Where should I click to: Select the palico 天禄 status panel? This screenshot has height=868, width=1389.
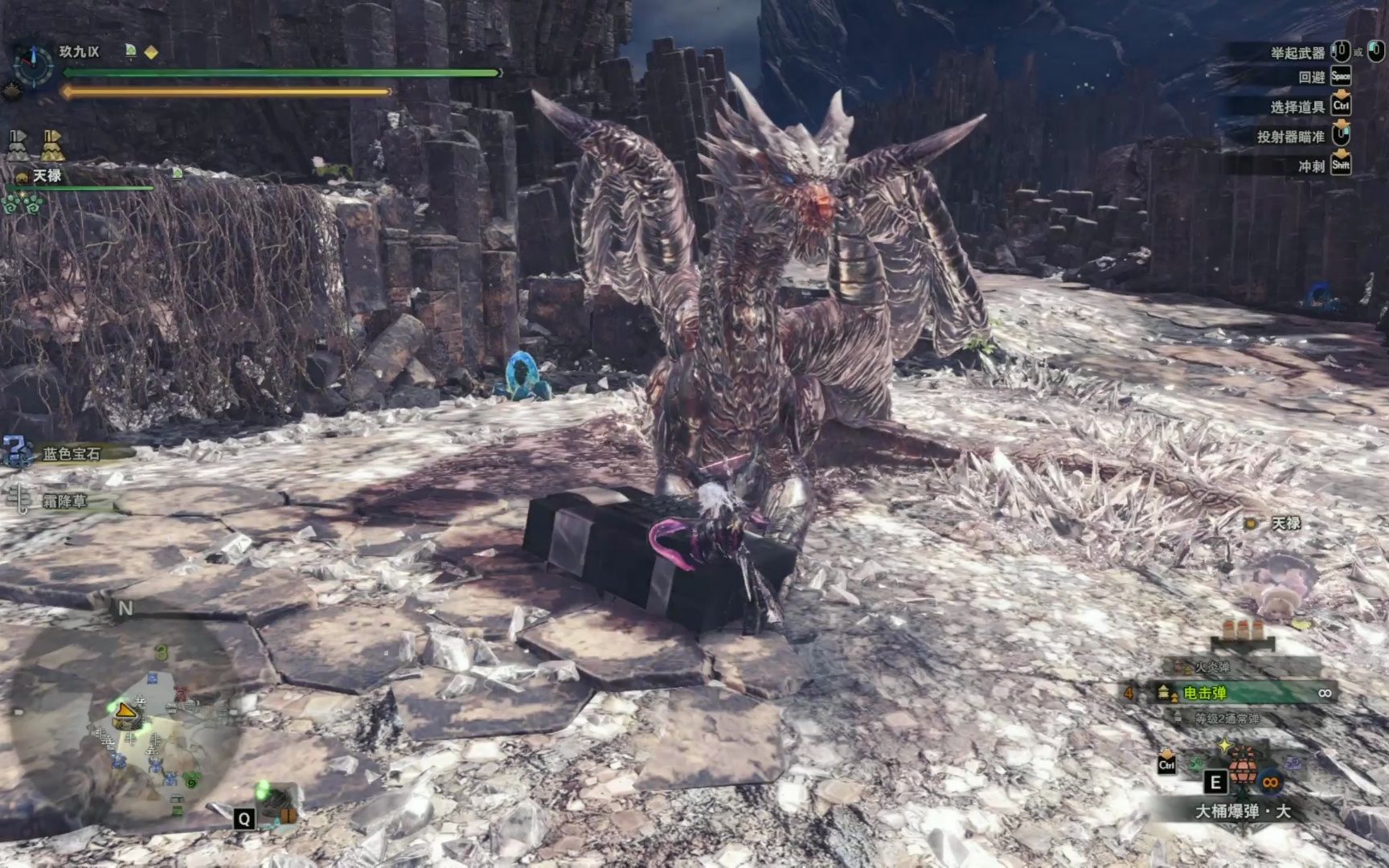(x=48, y=176)
